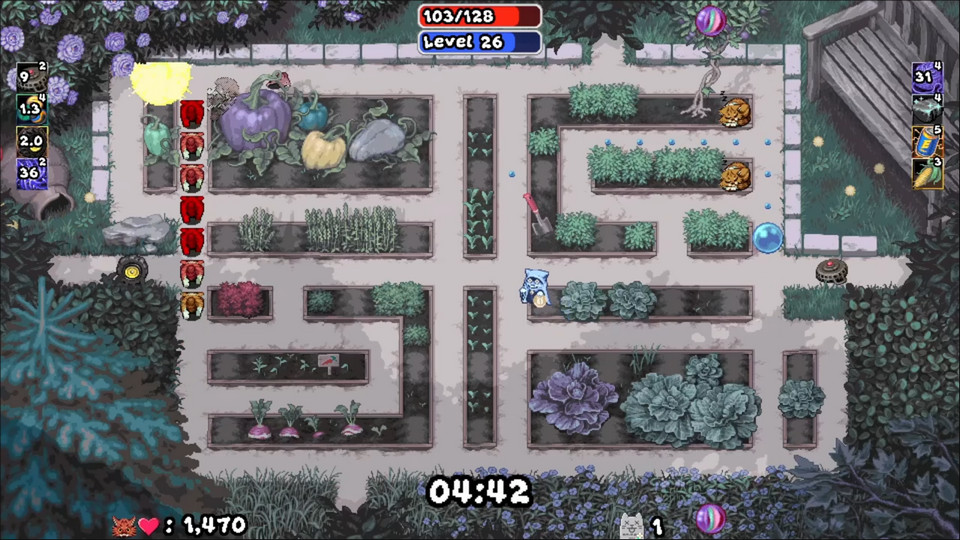
Task: Choose the blue energy drink can icon
Action: (927, 141)
